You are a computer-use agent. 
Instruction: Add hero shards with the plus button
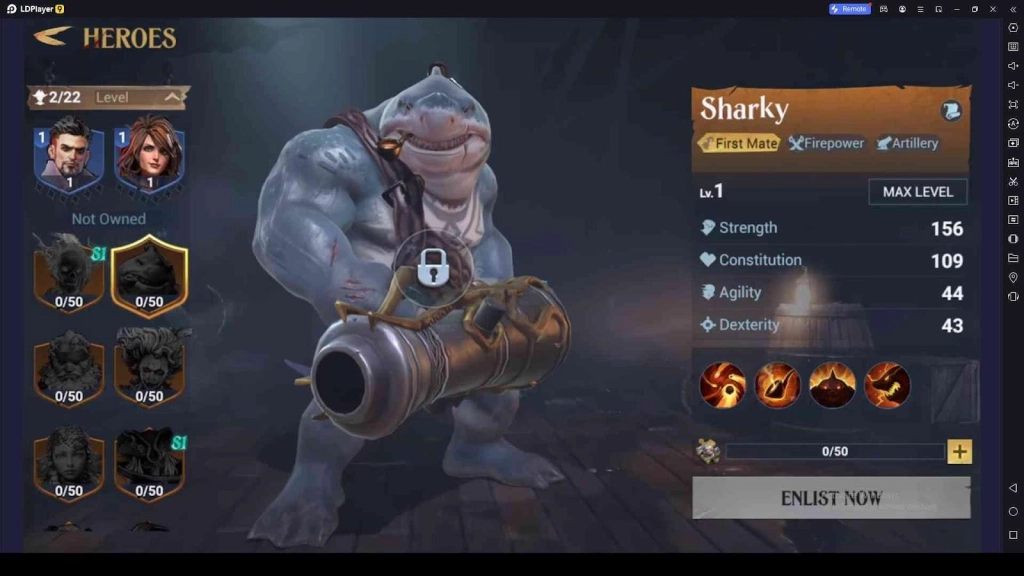(x=959, y=452)
